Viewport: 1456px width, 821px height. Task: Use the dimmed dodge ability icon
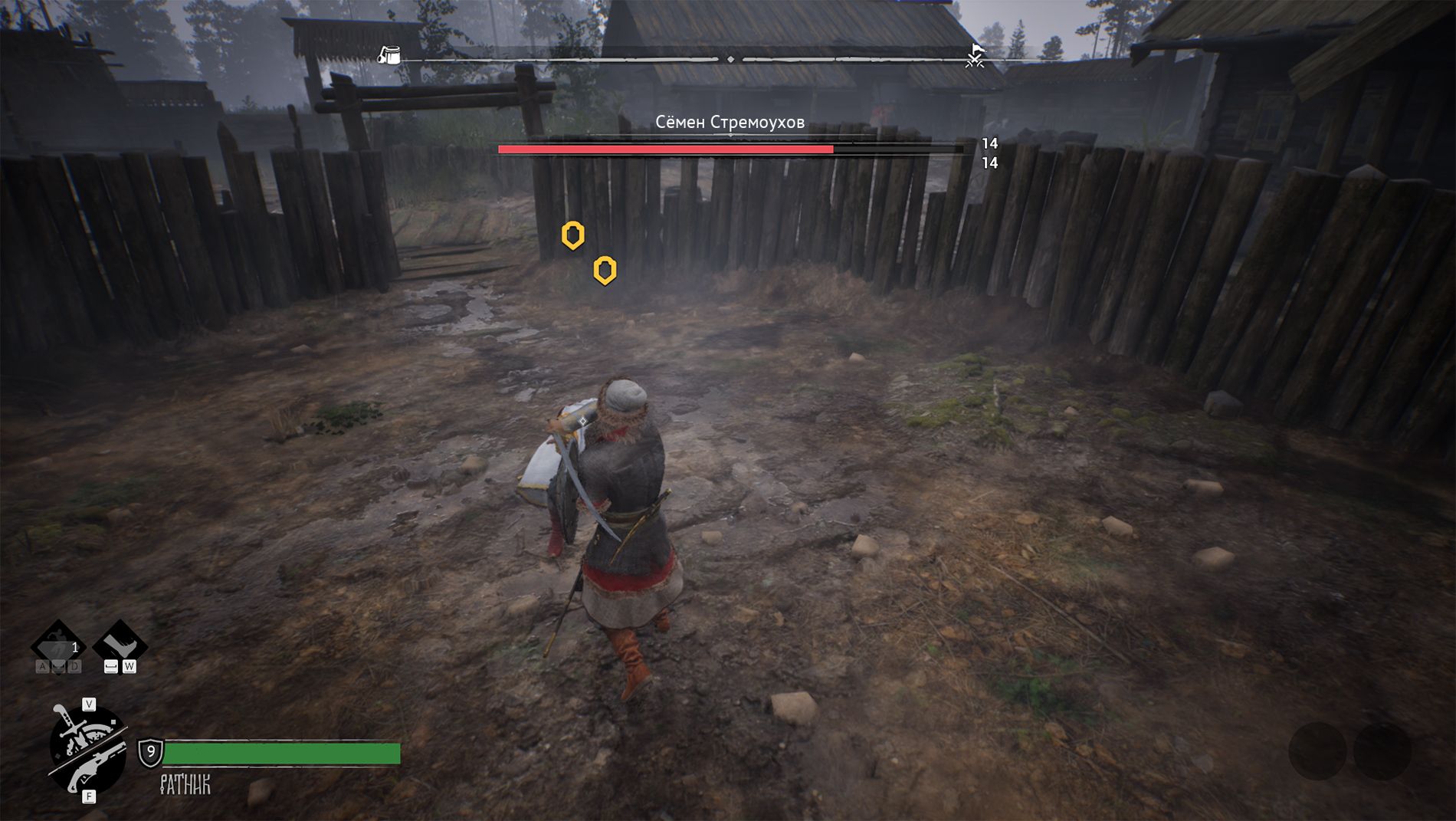coord(58,645)
